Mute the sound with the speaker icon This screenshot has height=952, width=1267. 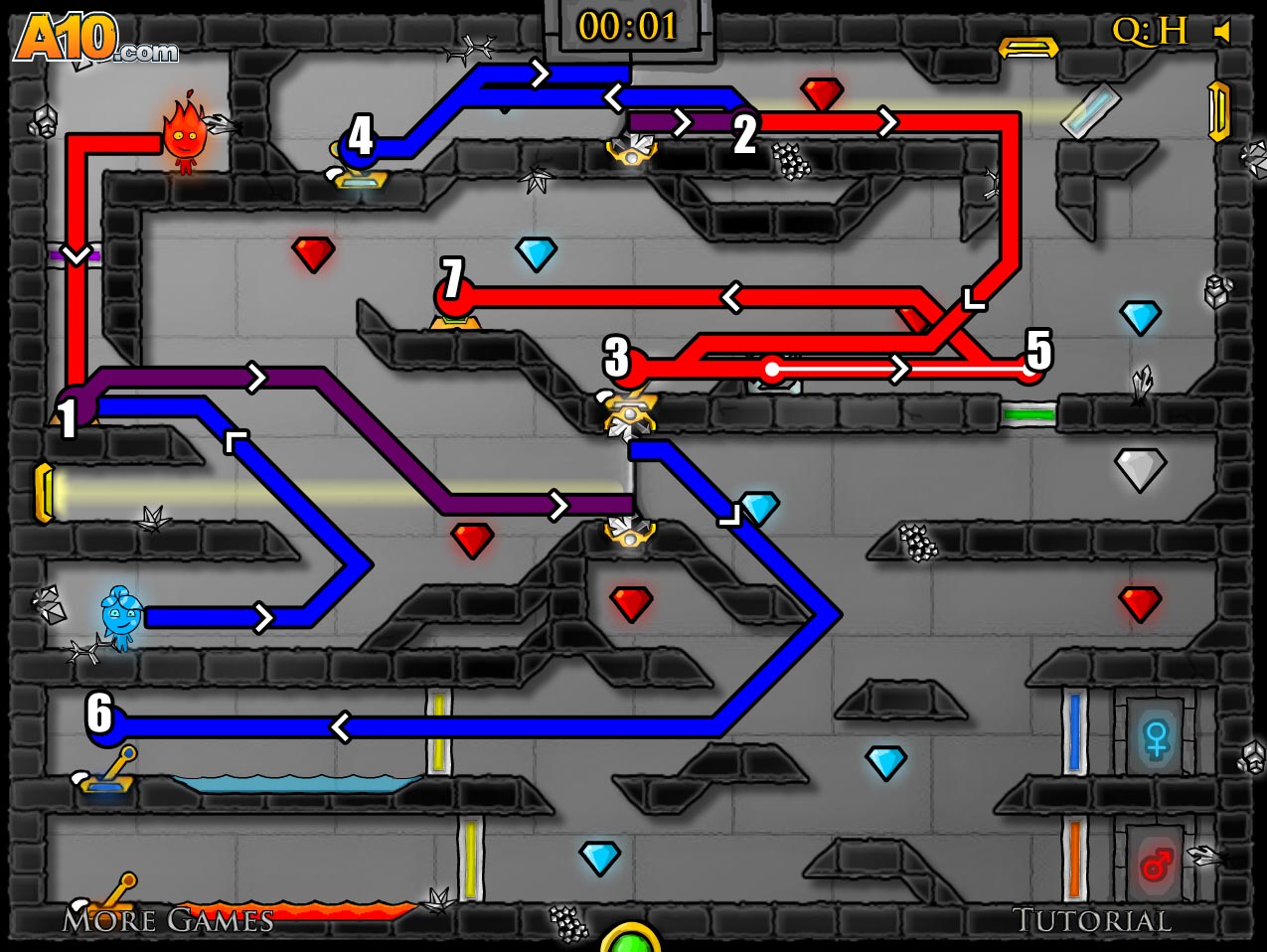pyautogui.click(x=1223, y=32)
